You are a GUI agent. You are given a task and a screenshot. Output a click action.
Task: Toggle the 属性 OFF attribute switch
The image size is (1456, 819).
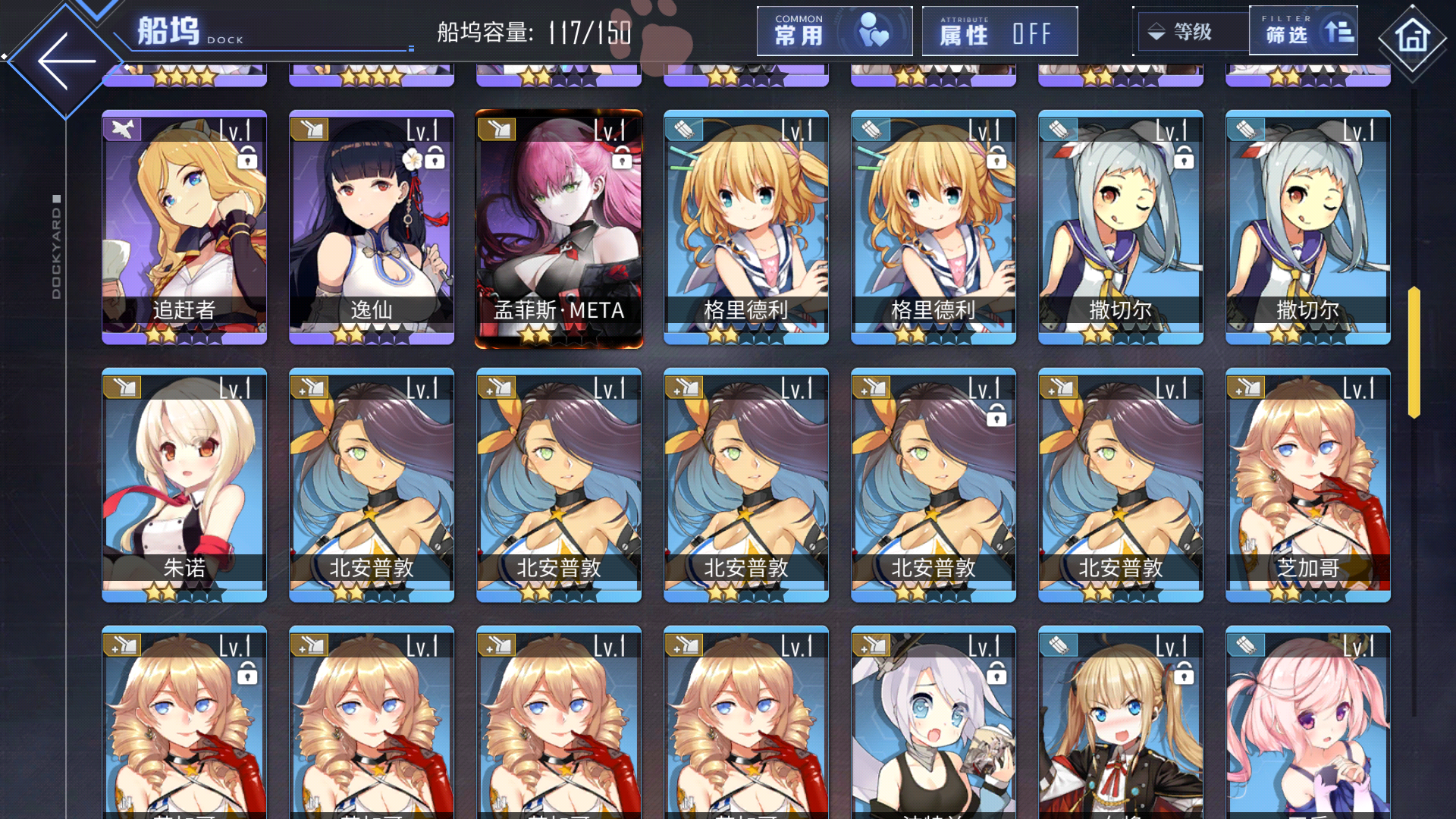(999, 32)
